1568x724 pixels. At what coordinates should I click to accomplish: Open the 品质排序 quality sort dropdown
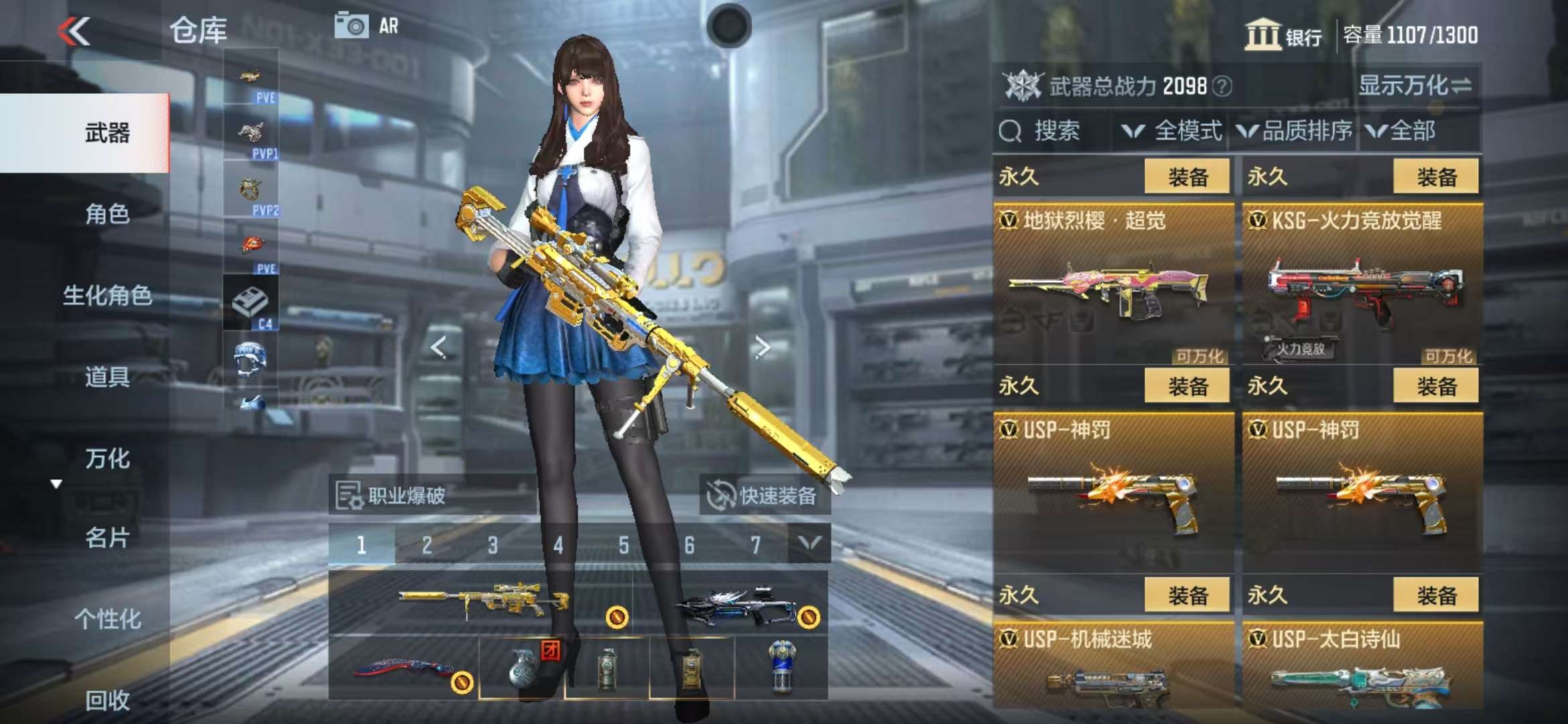coord(1295,131)
